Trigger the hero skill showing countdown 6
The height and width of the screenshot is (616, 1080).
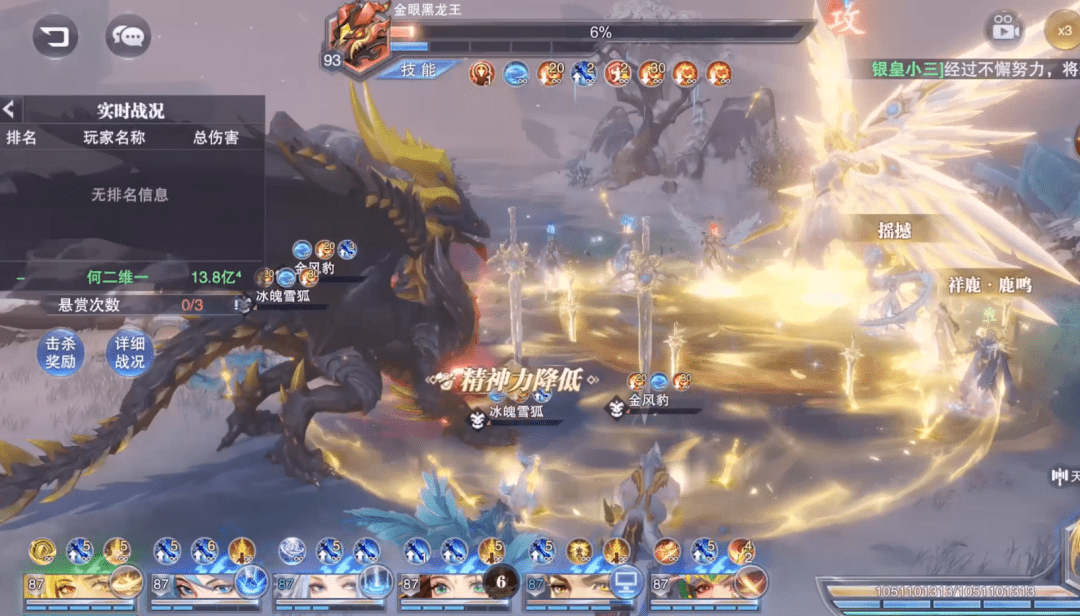point(500,581)
